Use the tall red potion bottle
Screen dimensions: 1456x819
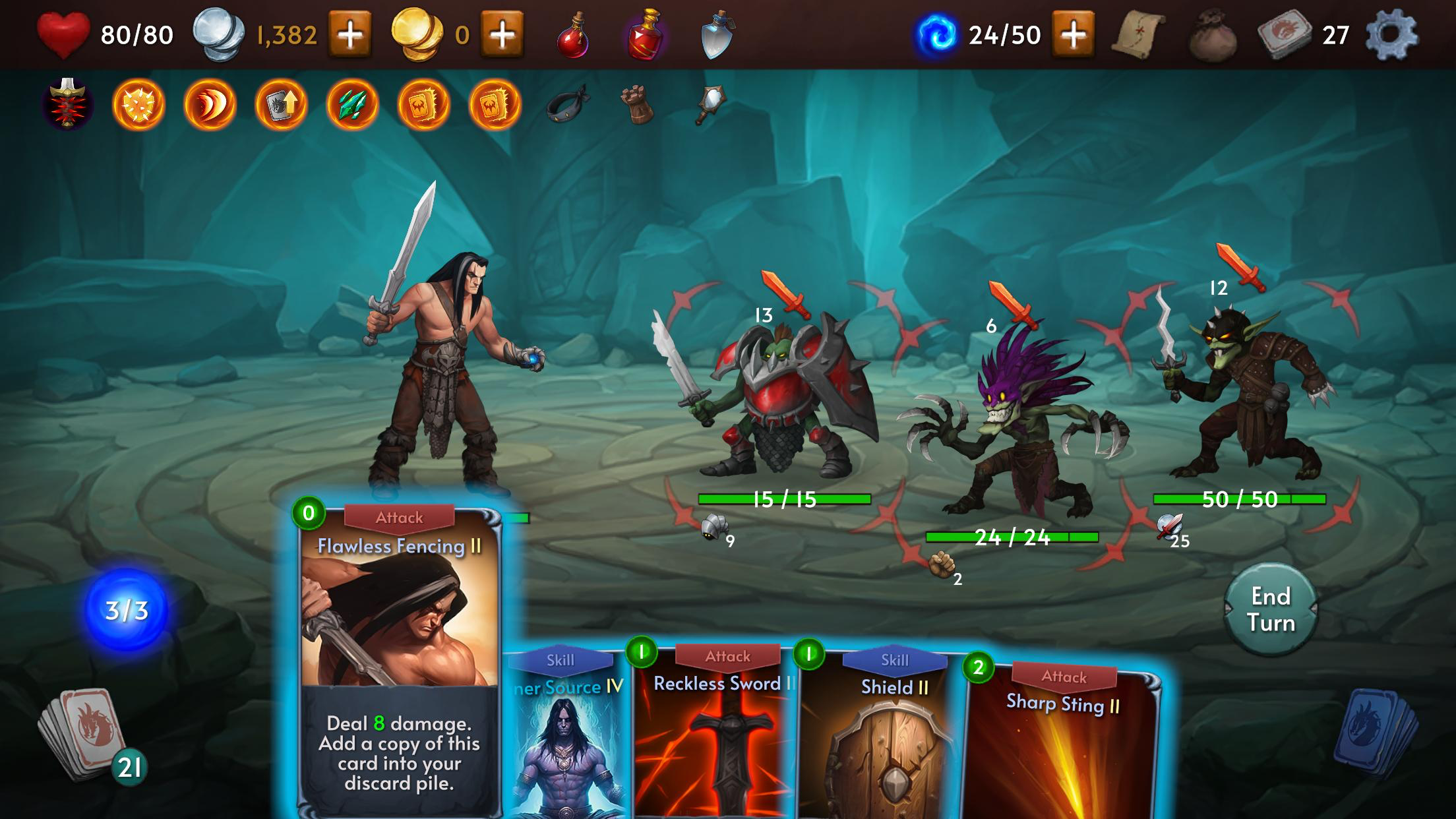coord(645,34)
